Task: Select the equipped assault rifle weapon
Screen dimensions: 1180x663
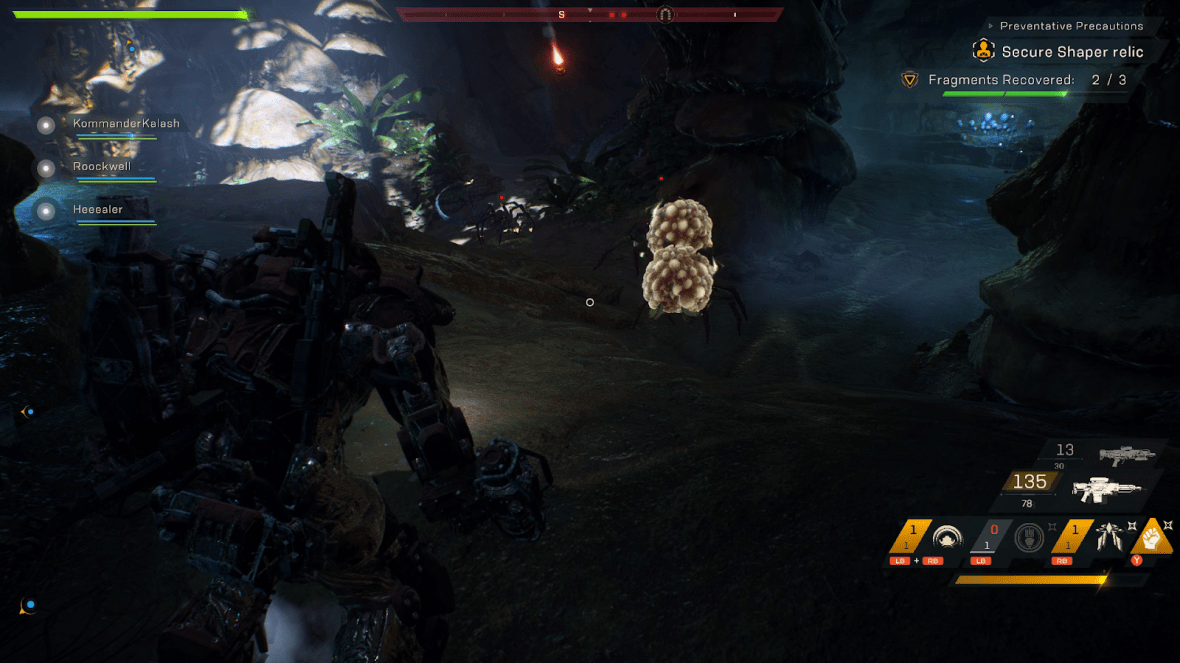Action: click(x=1106, y=490)
